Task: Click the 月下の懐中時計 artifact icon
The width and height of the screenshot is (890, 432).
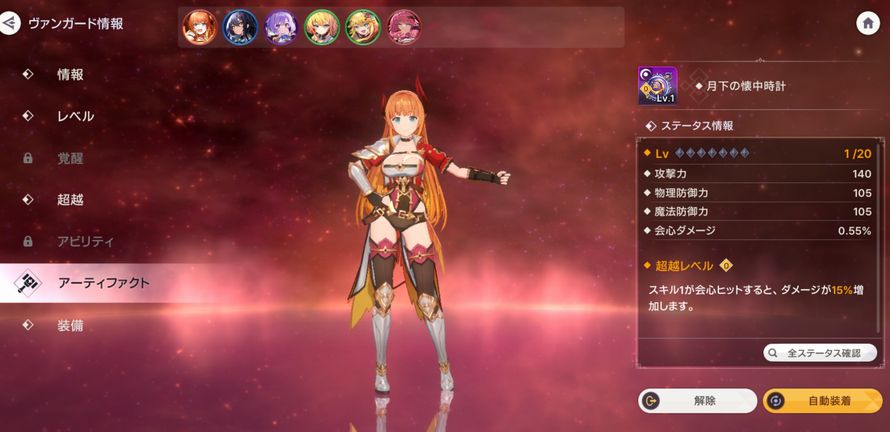Action: [657, 87]
